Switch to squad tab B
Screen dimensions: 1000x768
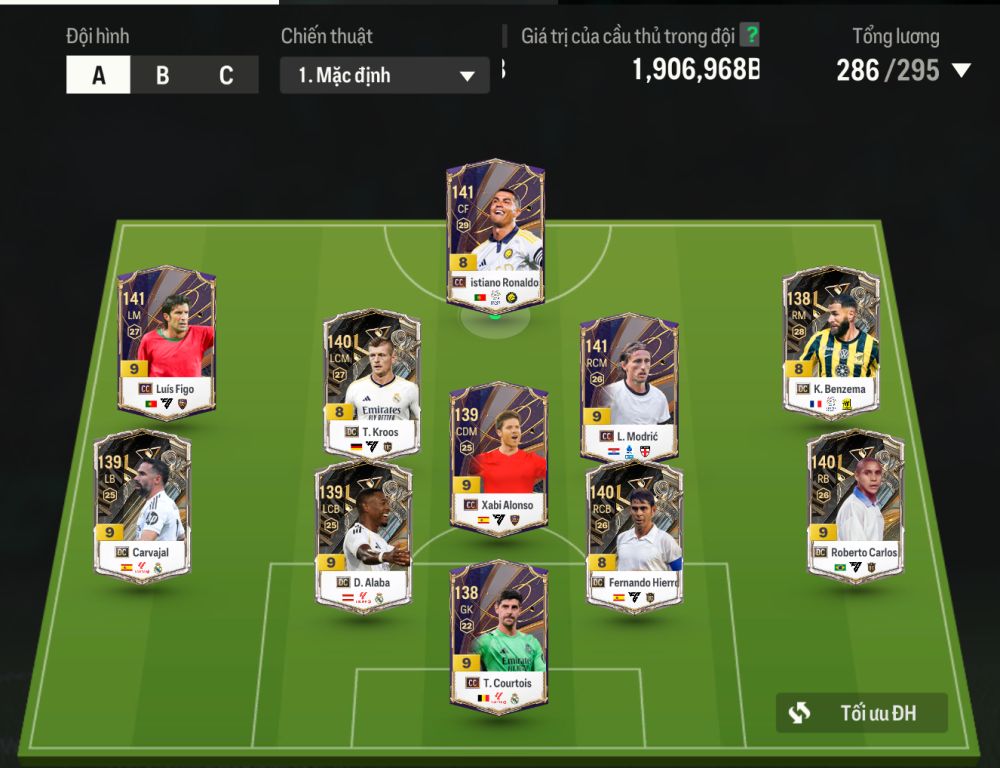(162, 75)
